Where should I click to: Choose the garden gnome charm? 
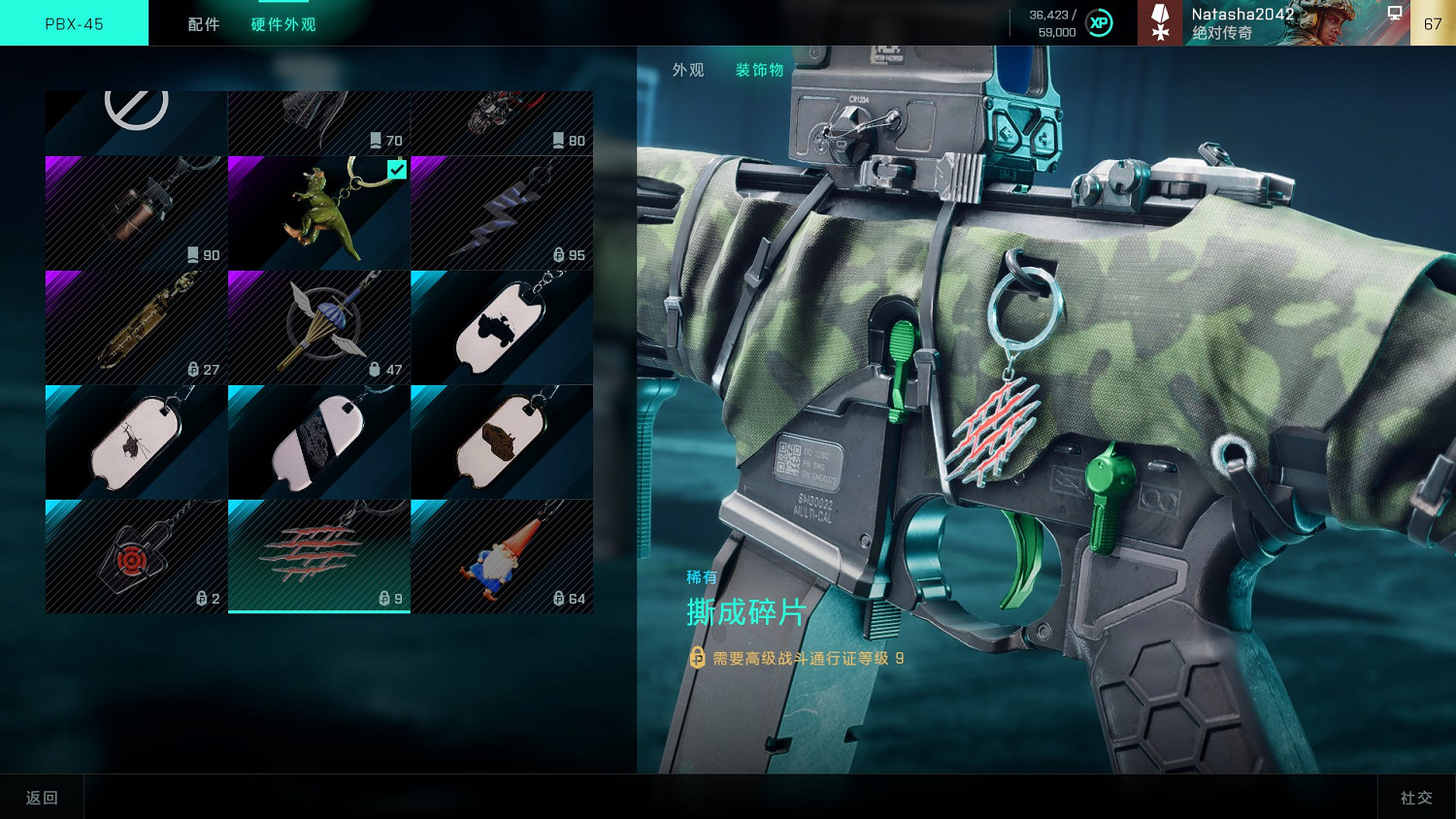pyautogui.click(x=501, y=556)
